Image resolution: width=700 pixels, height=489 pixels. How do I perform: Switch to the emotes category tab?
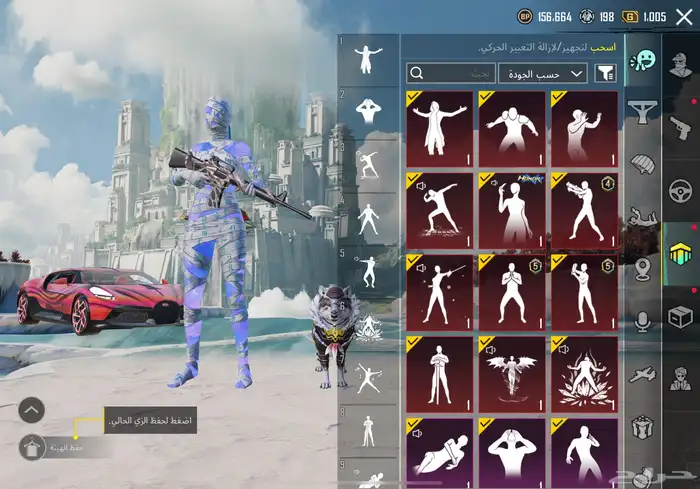click(641, 62)
